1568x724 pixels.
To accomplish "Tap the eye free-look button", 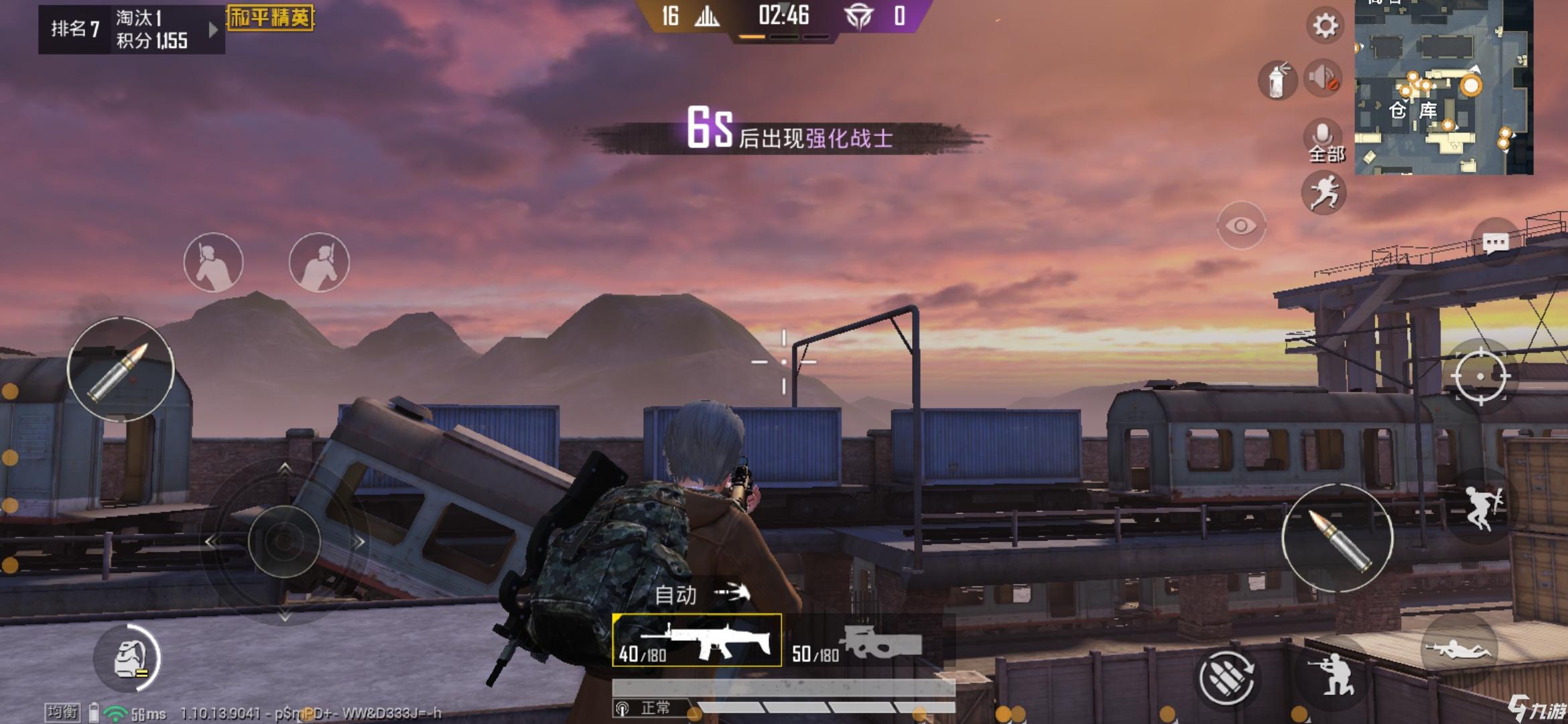I will pyautogui.click(x=1240, y=226).
